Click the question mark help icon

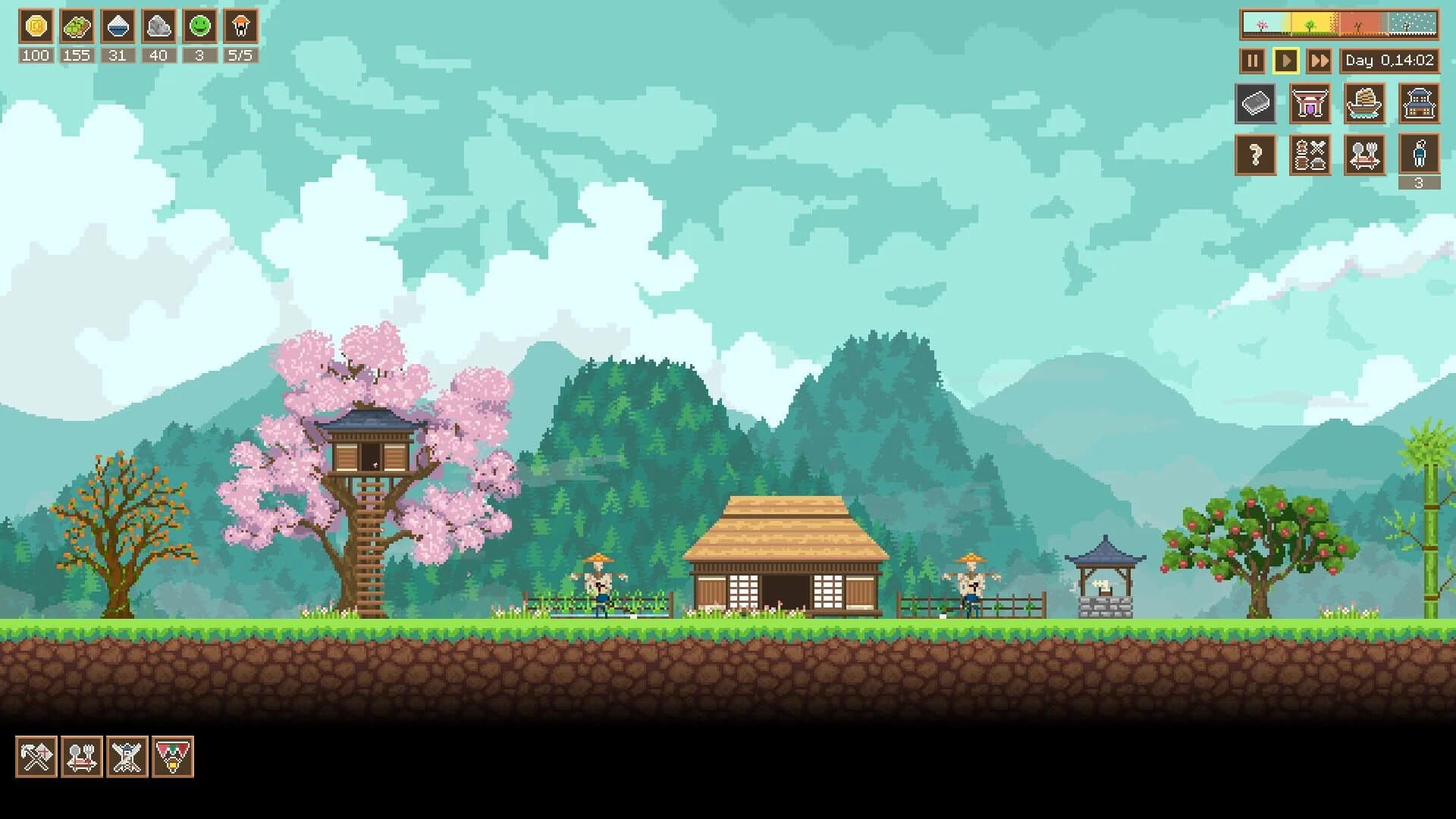point(1256,155)
